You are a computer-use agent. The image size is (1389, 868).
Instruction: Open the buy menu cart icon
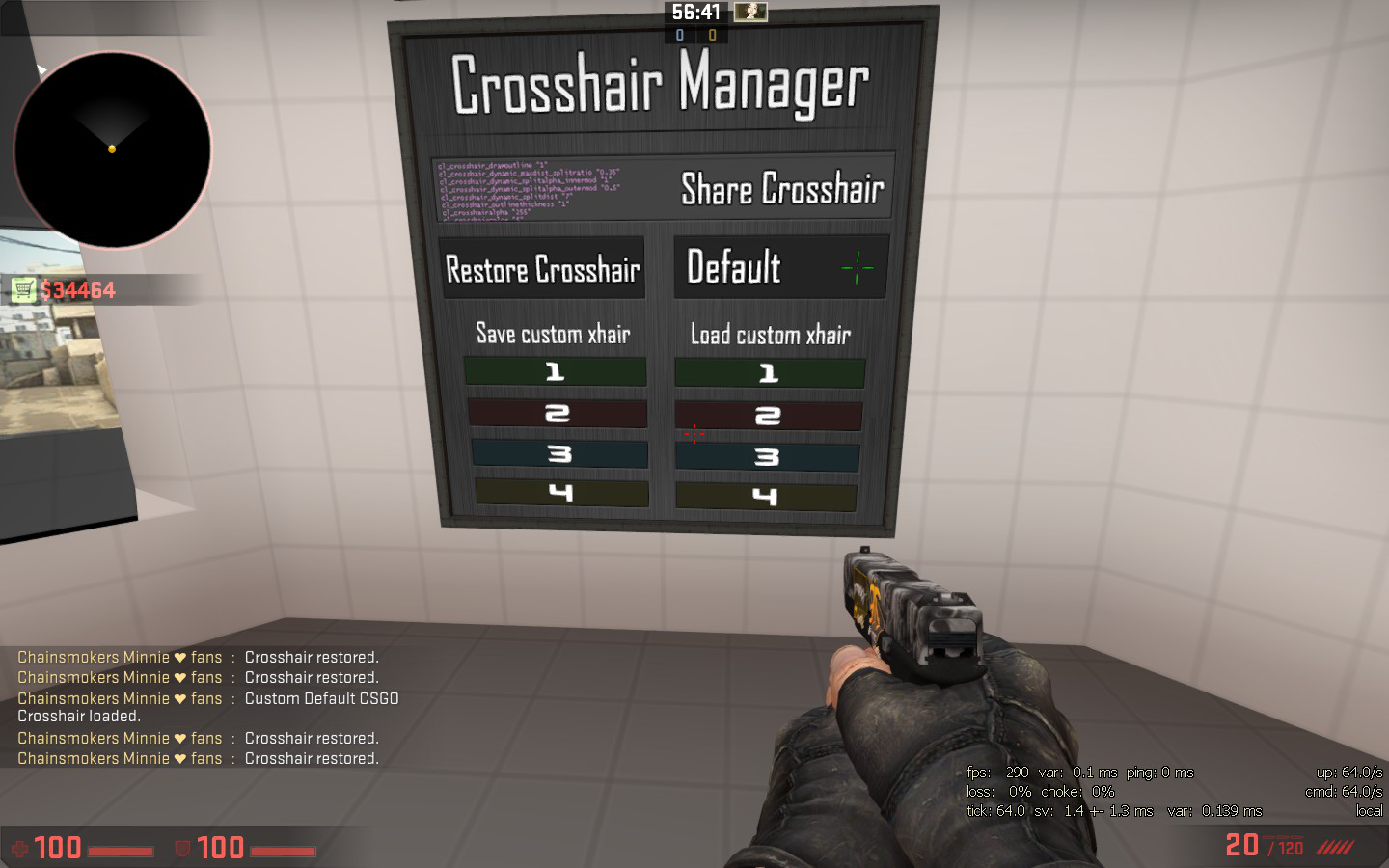click(x=23, y=289)
